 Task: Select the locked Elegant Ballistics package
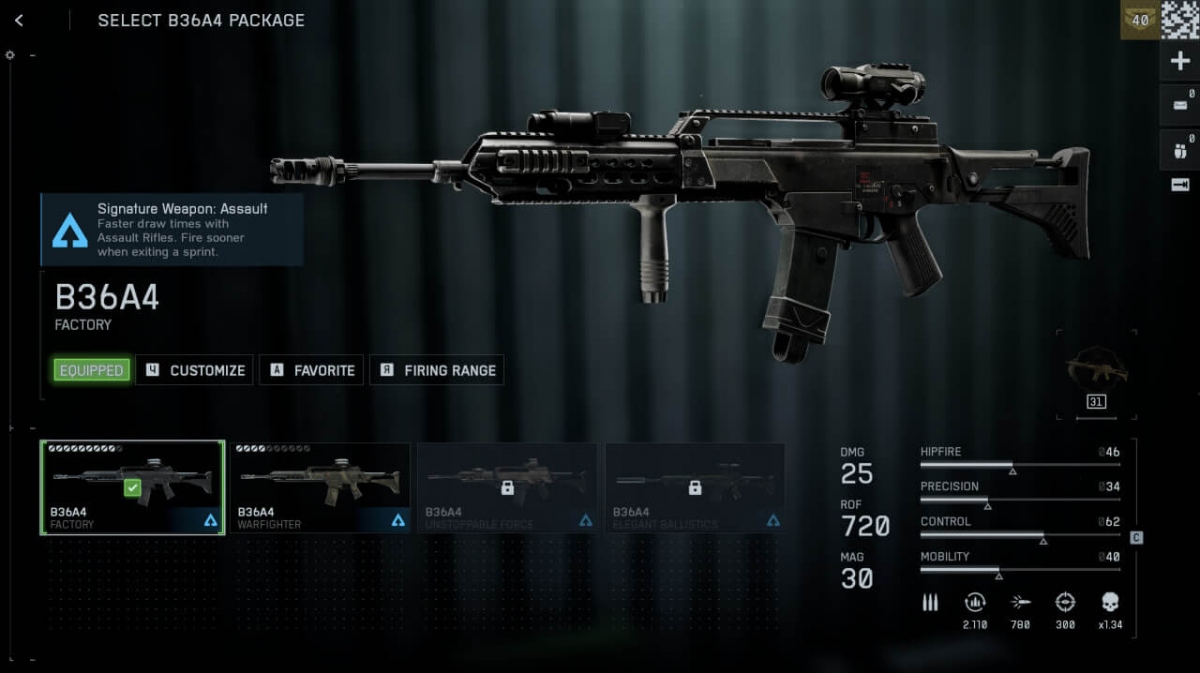(694, 488)
